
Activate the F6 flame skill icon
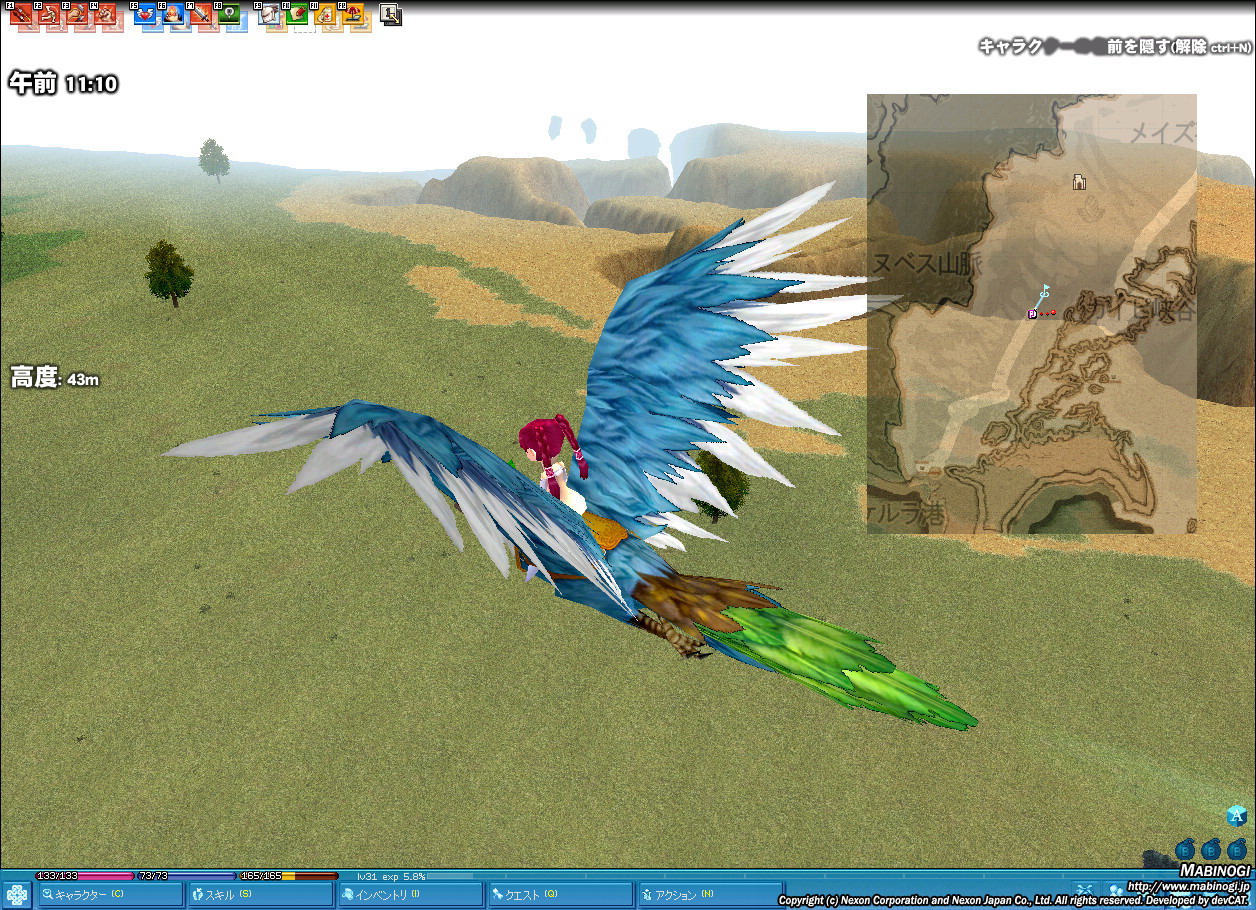(x=173, y=15)
